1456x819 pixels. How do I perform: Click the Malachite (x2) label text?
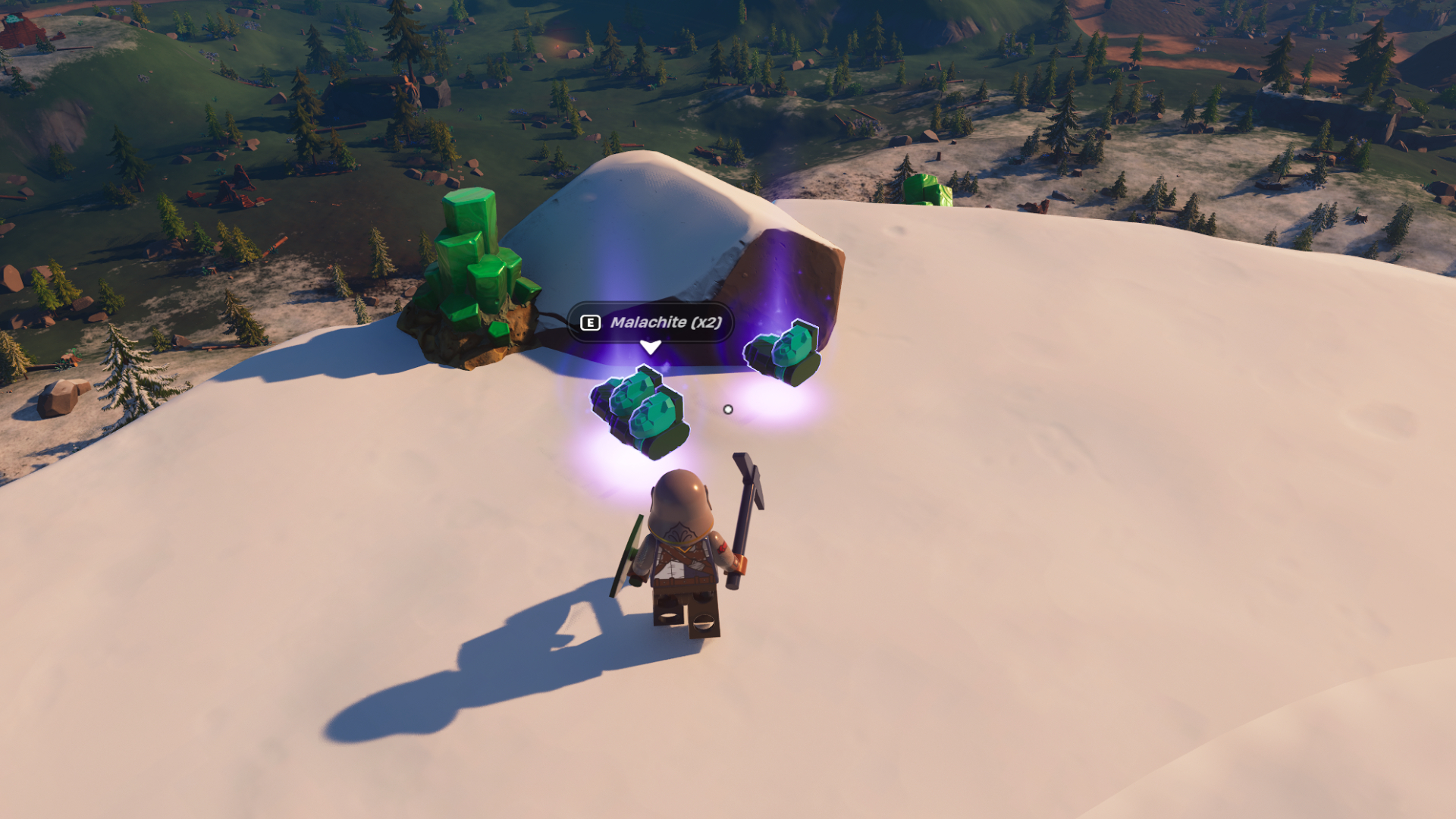tap(666, 322)
